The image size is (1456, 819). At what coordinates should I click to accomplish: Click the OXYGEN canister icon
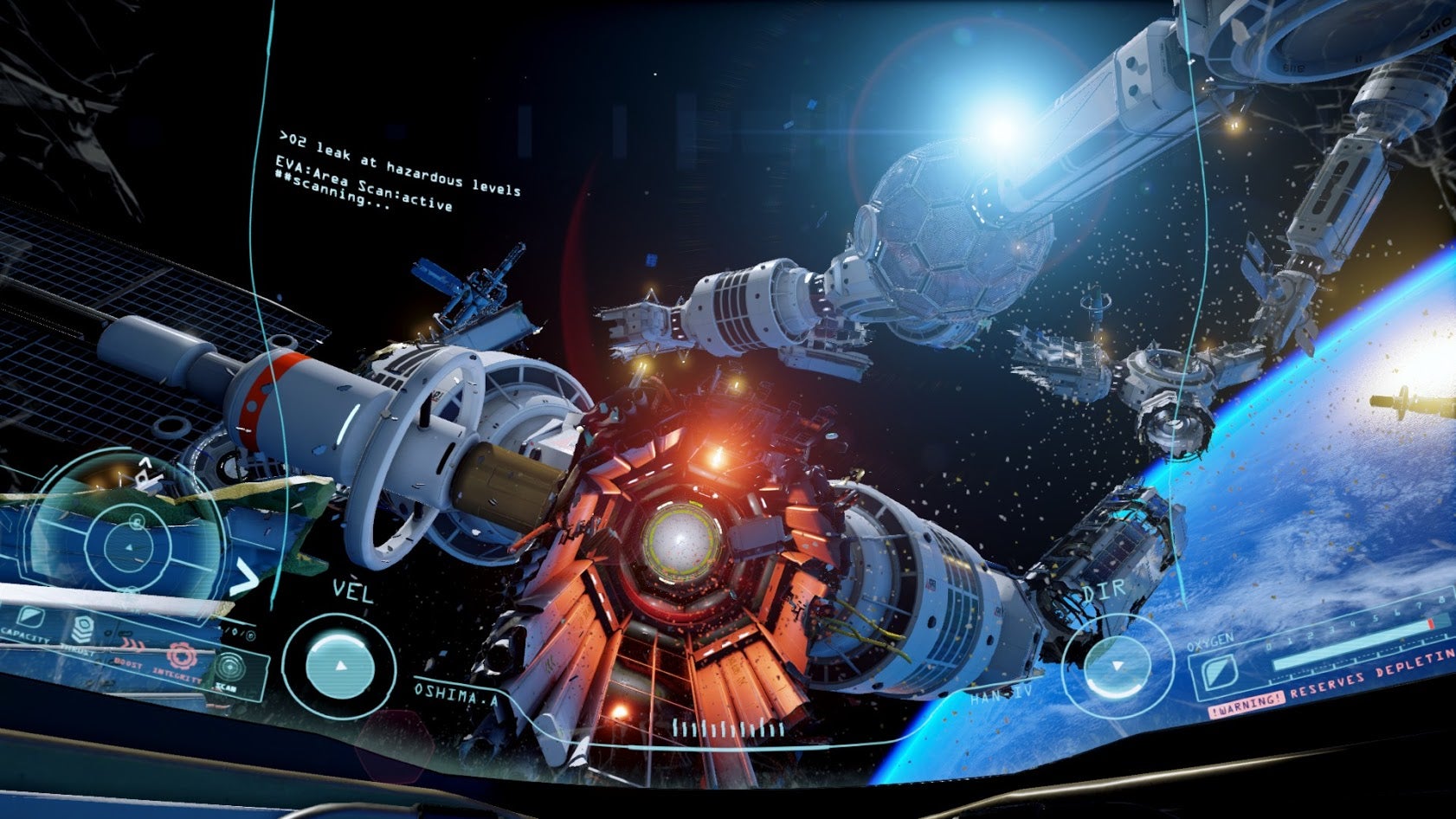(1220, 673)
